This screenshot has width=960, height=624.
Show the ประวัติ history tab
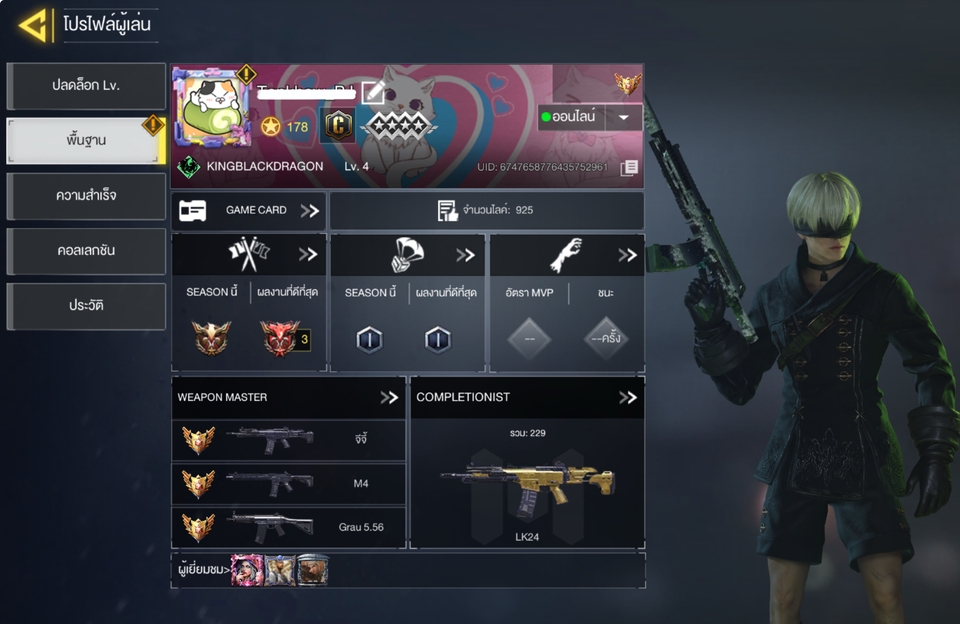(x=86, y=305)
